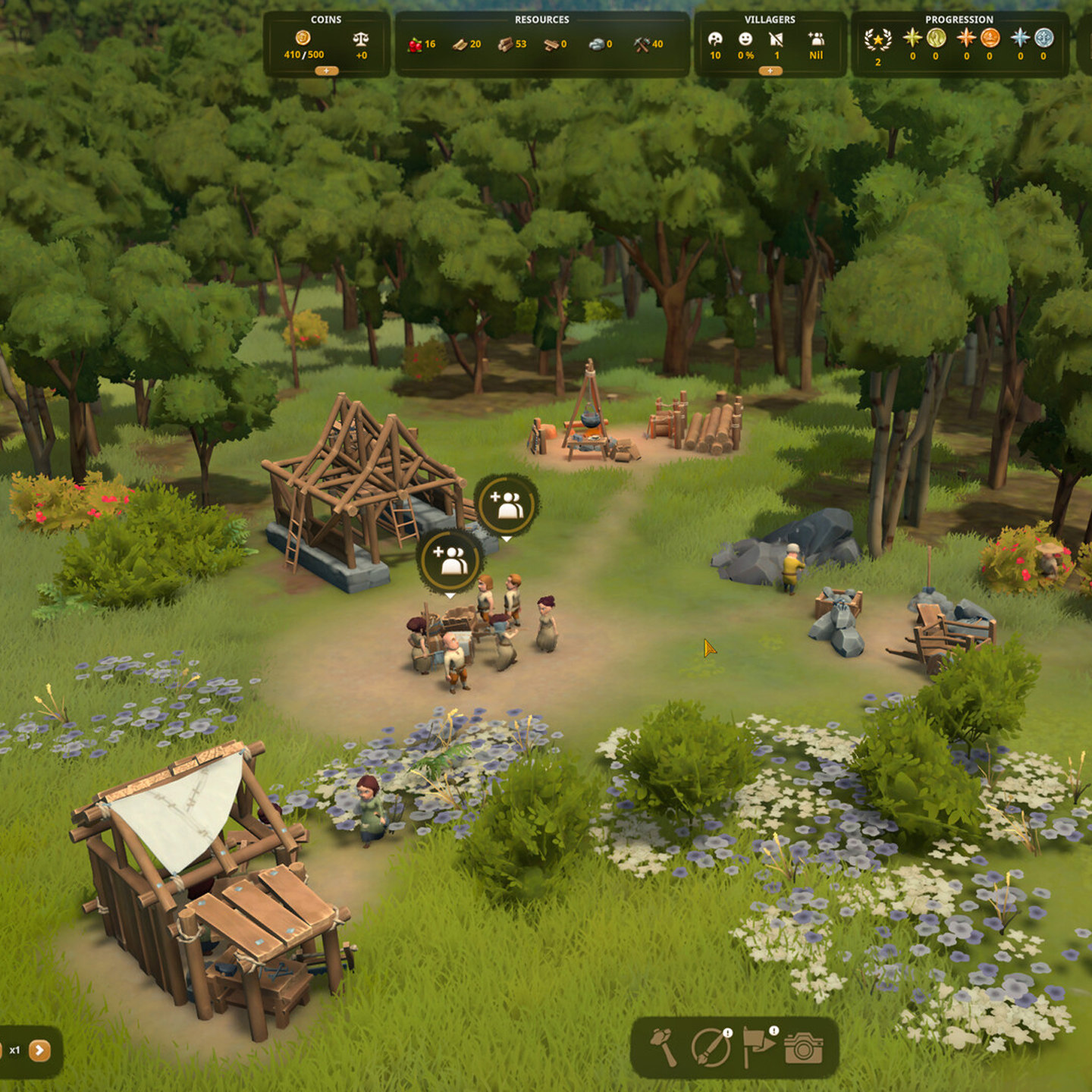
Task: Select the crossed tools resource icon
Action: [x=642, y=44]
